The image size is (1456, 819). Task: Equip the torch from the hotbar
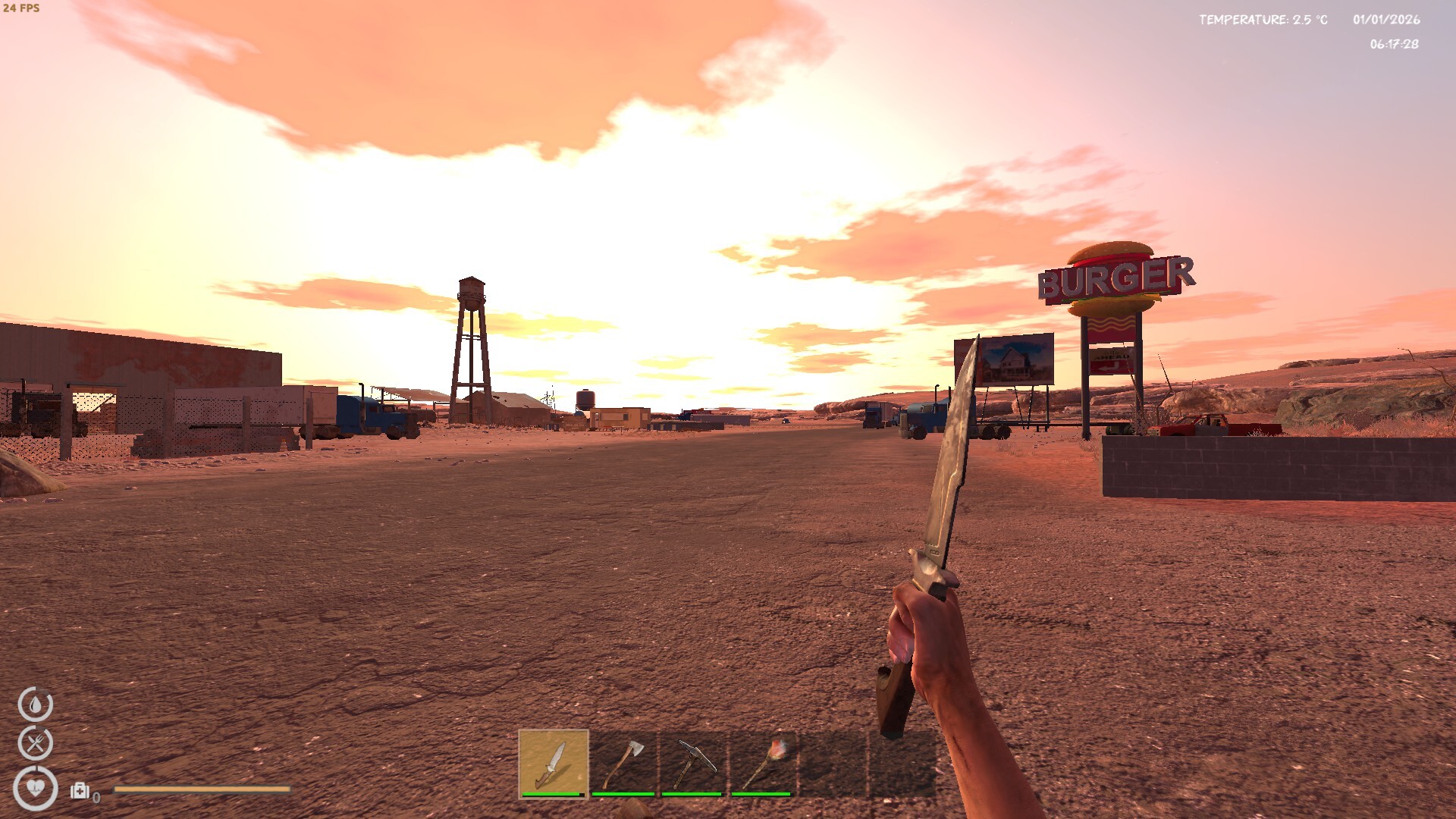(x=764, y=766)
